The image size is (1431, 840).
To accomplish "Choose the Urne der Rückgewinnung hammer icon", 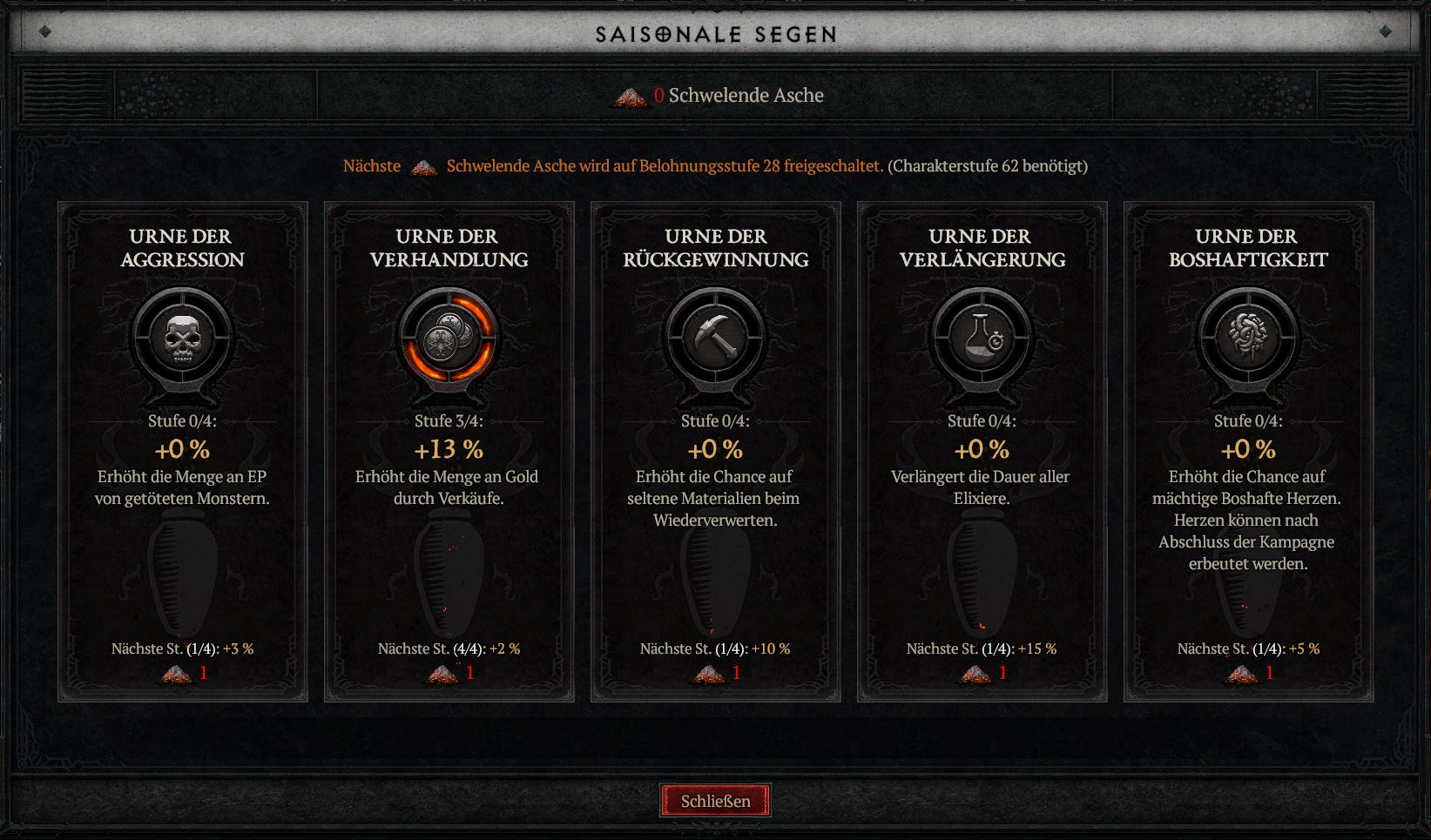I will [x=715, y=336].
